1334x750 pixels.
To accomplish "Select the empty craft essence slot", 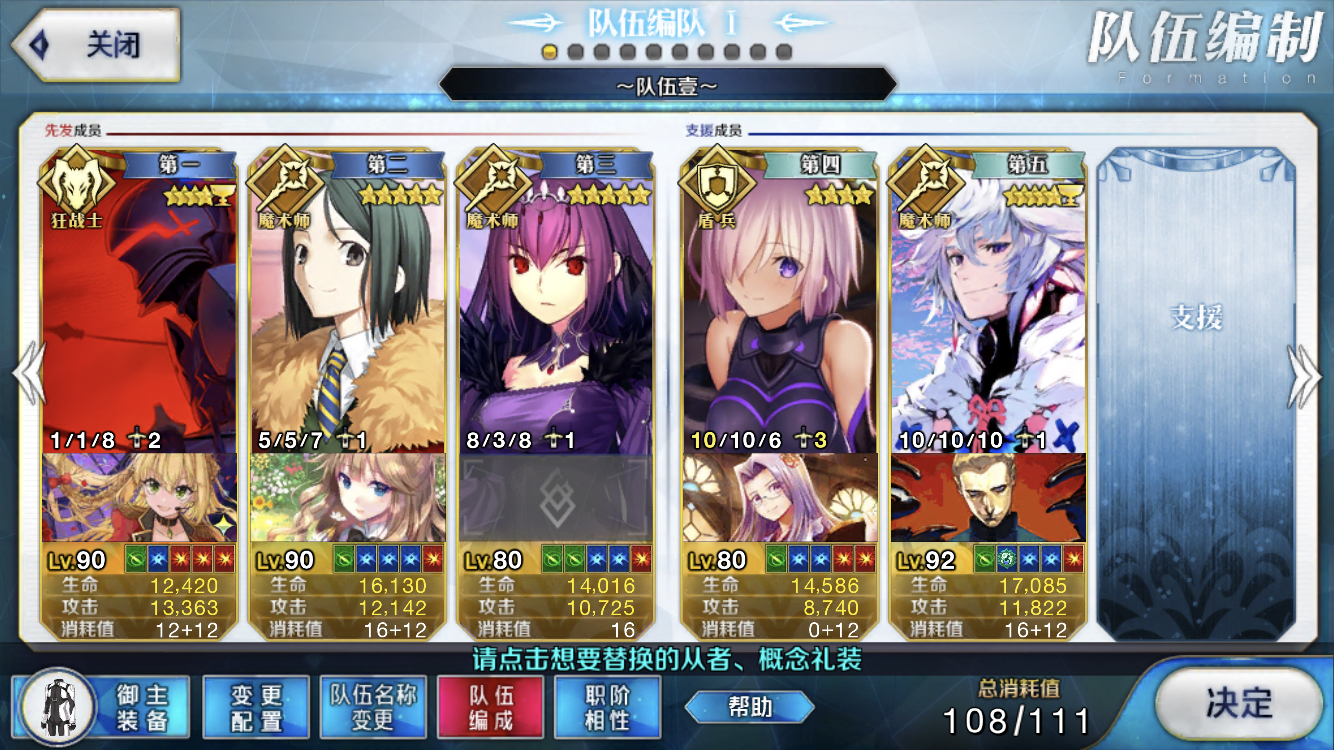I will pyautogui.click(x=556, y=499).
